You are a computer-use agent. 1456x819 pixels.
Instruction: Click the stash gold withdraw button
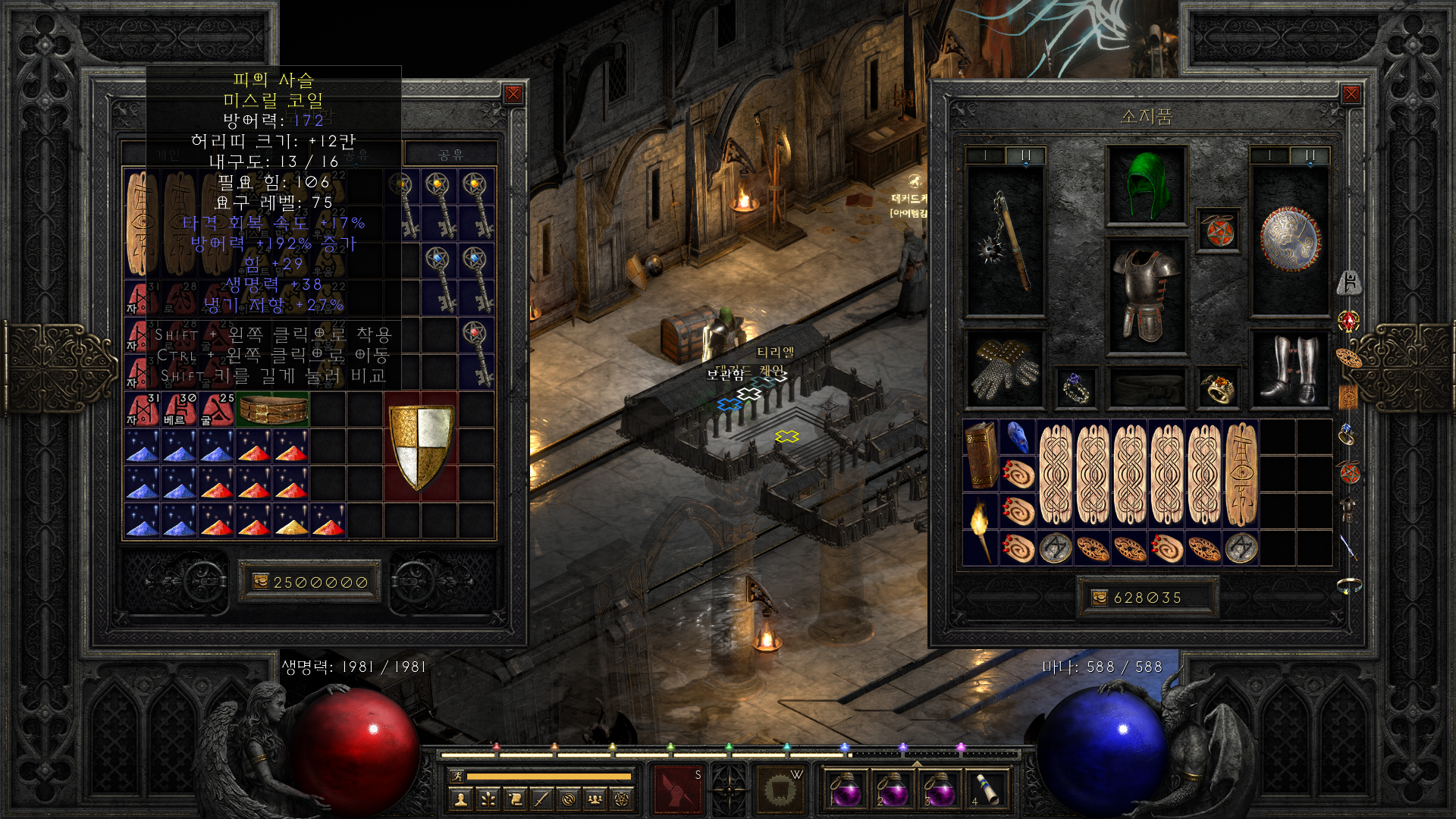(x=261, y=582)
